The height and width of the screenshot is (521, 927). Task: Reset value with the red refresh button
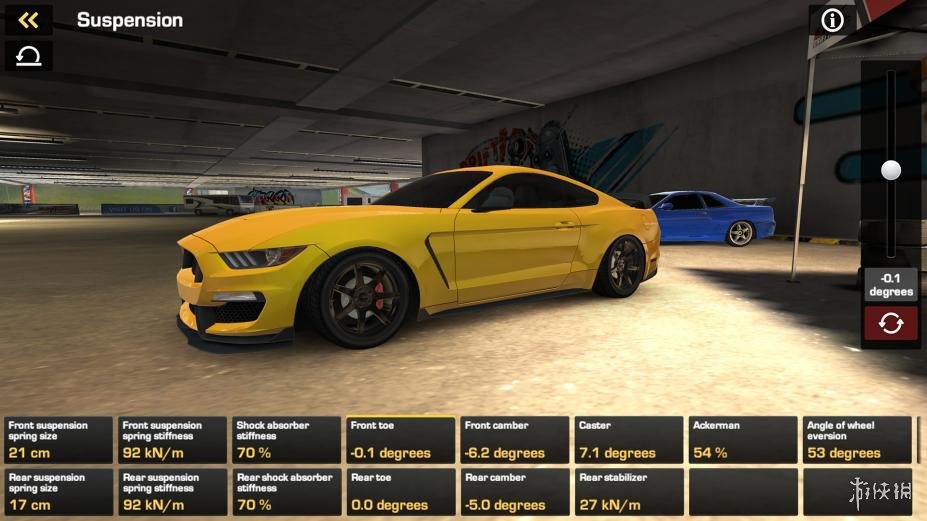pyautogui.click(x=890, y=324)
